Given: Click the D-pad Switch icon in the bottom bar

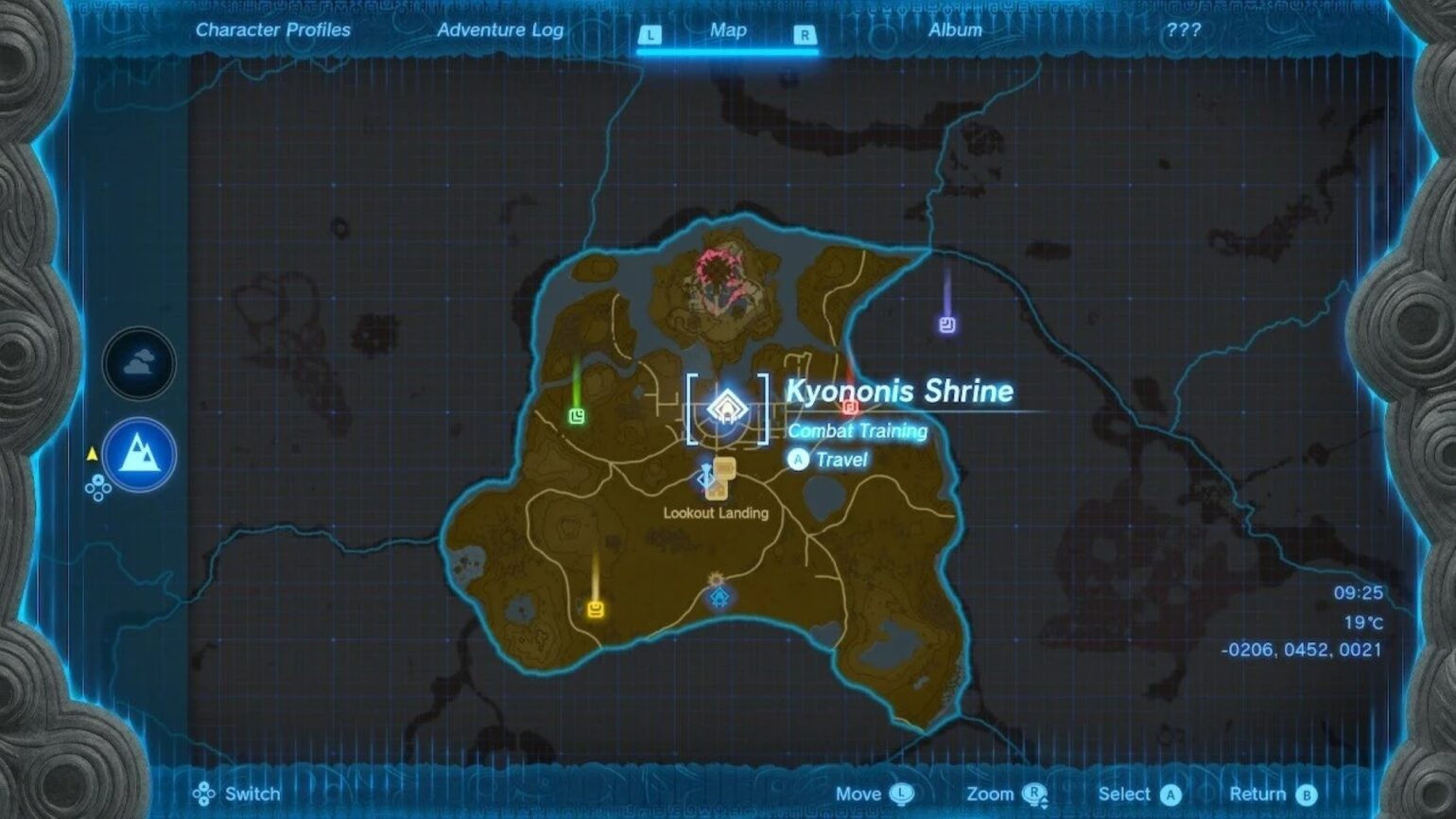Looking at the screenshot, I should click(x=205, y=794).
